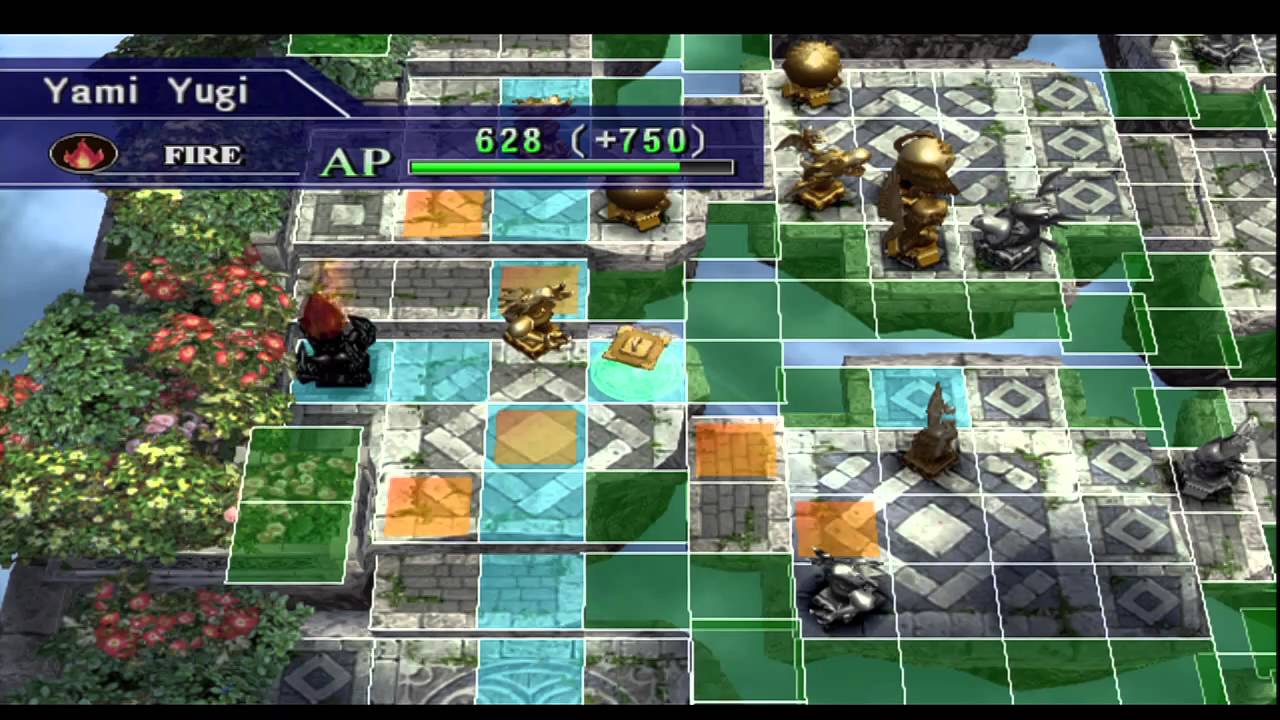The height and width of the screenshot is (720, 1280).
Task: Select the flaming black monster figure
Action: tap(335, 345)
